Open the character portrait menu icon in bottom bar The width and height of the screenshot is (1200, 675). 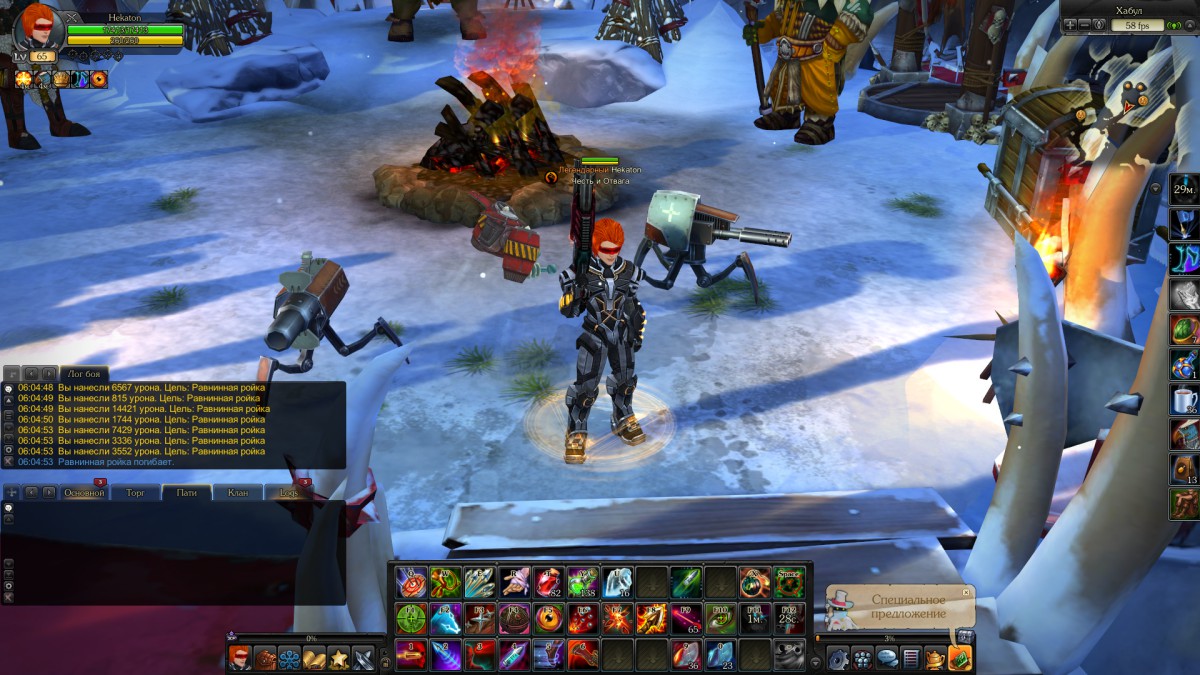point(240,658)
